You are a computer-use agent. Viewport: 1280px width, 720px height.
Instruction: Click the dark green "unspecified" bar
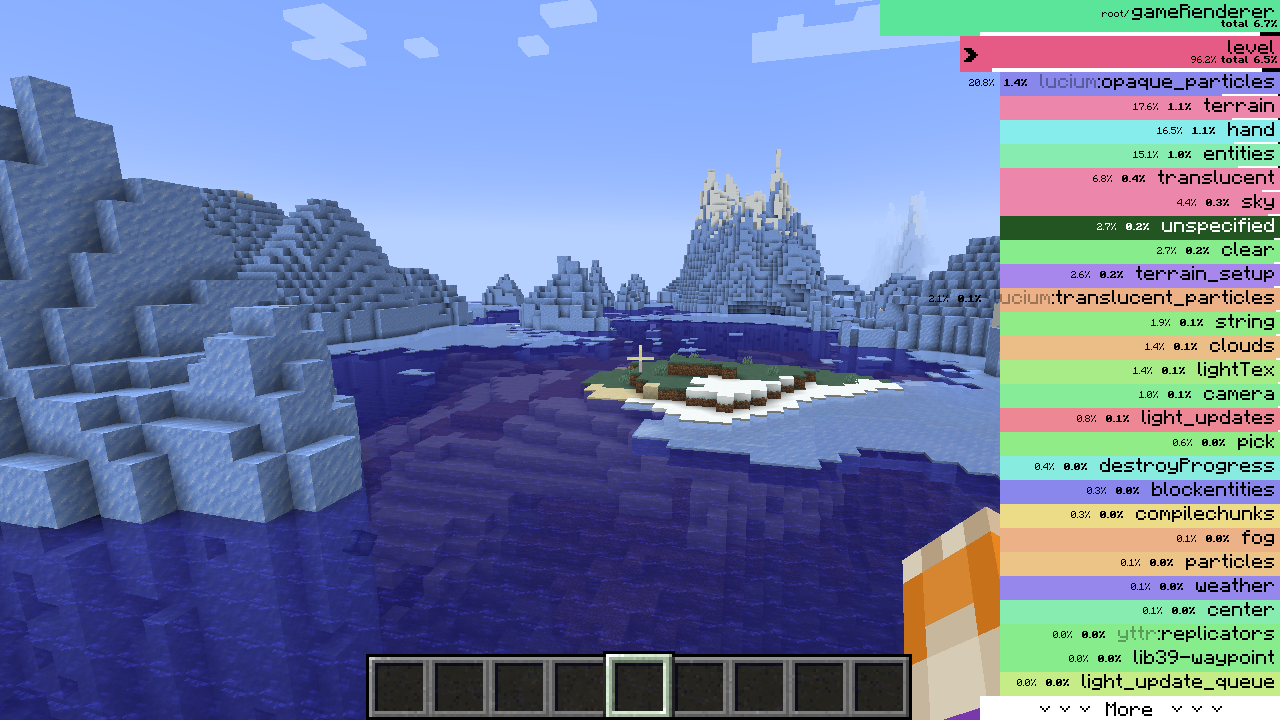tap(1140, 225)
